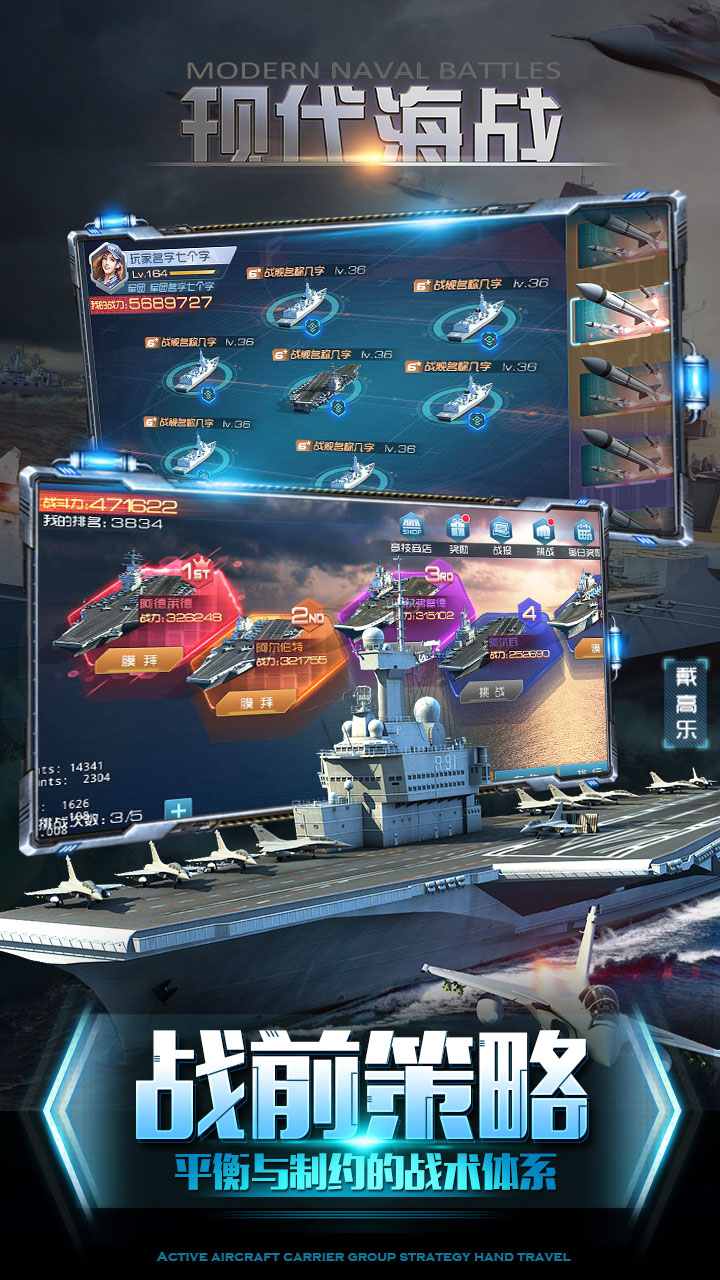Worship the 2nd ranked carrier player
Viewport: 720px width, 1280px height.
pyautogui.click(x=255, y=701)
